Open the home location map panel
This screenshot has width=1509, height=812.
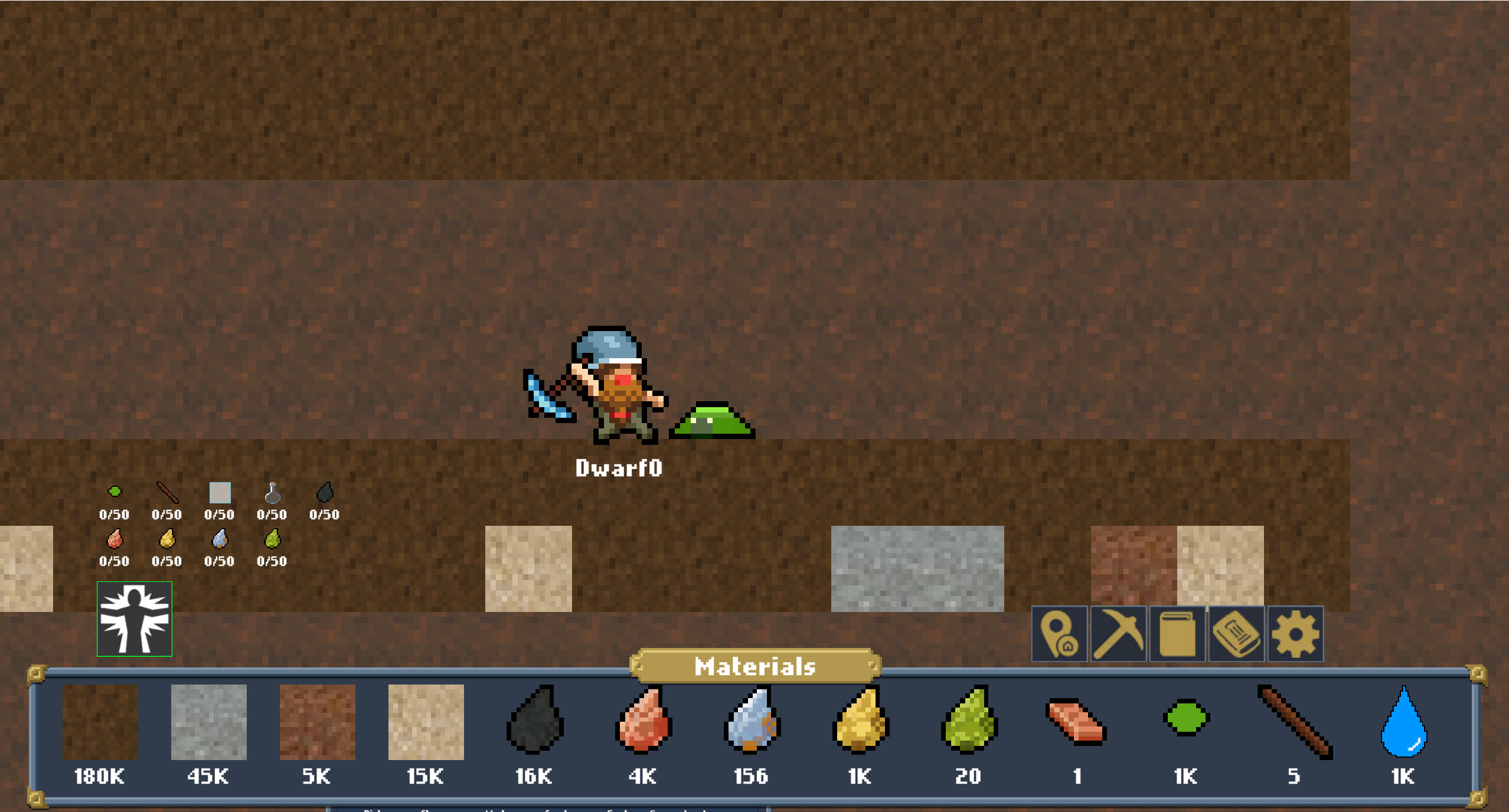pos(1060,634)
